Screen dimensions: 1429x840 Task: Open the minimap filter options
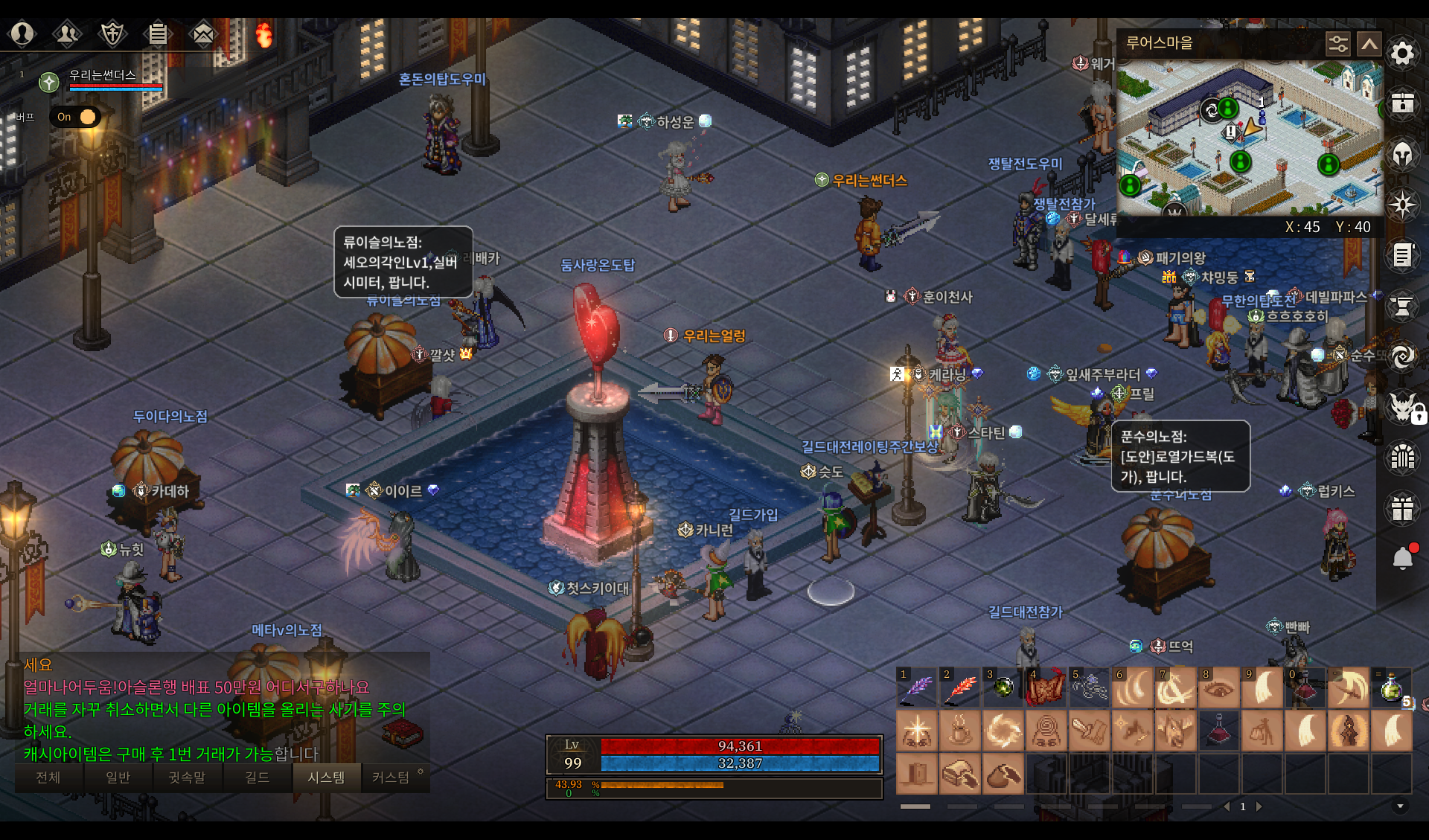[x=1337, y=44]
